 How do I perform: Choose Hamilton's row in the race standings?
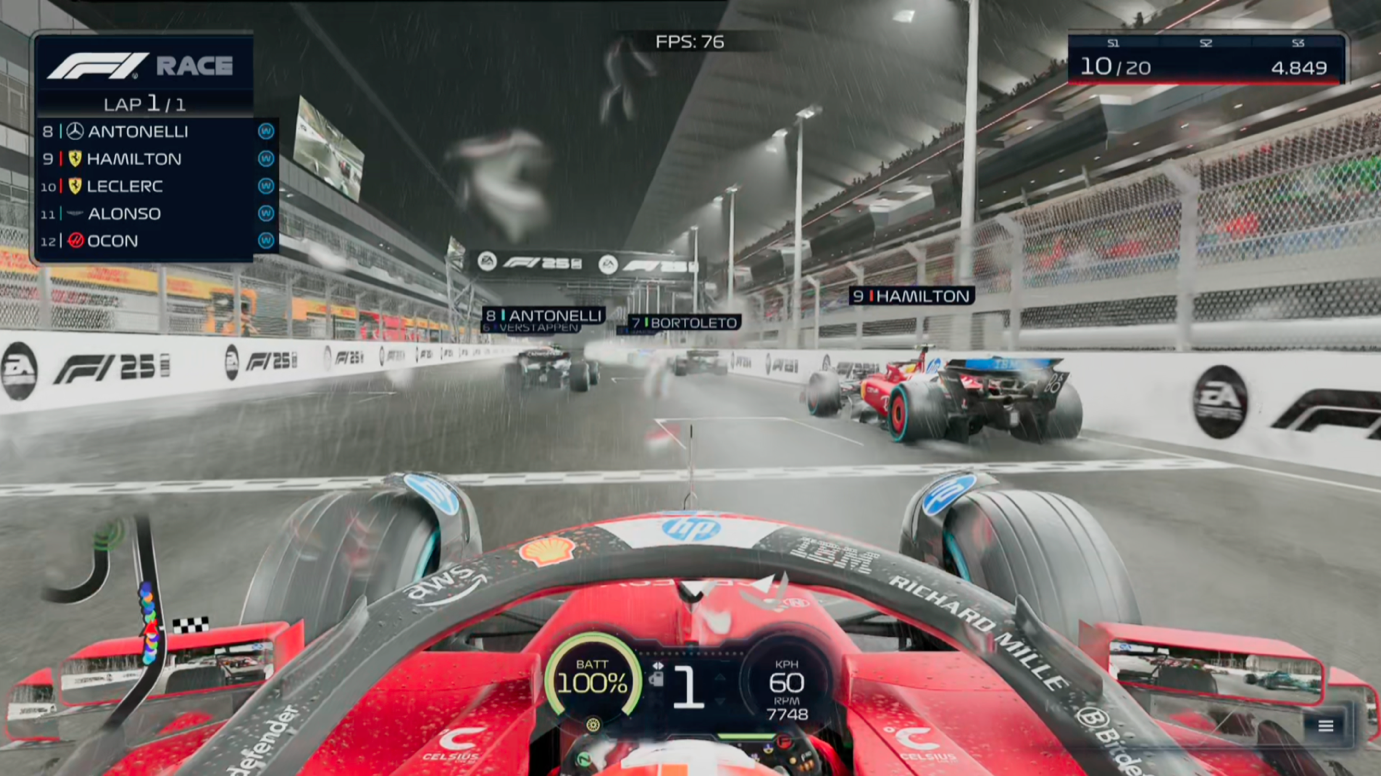(x=155, y=159)
